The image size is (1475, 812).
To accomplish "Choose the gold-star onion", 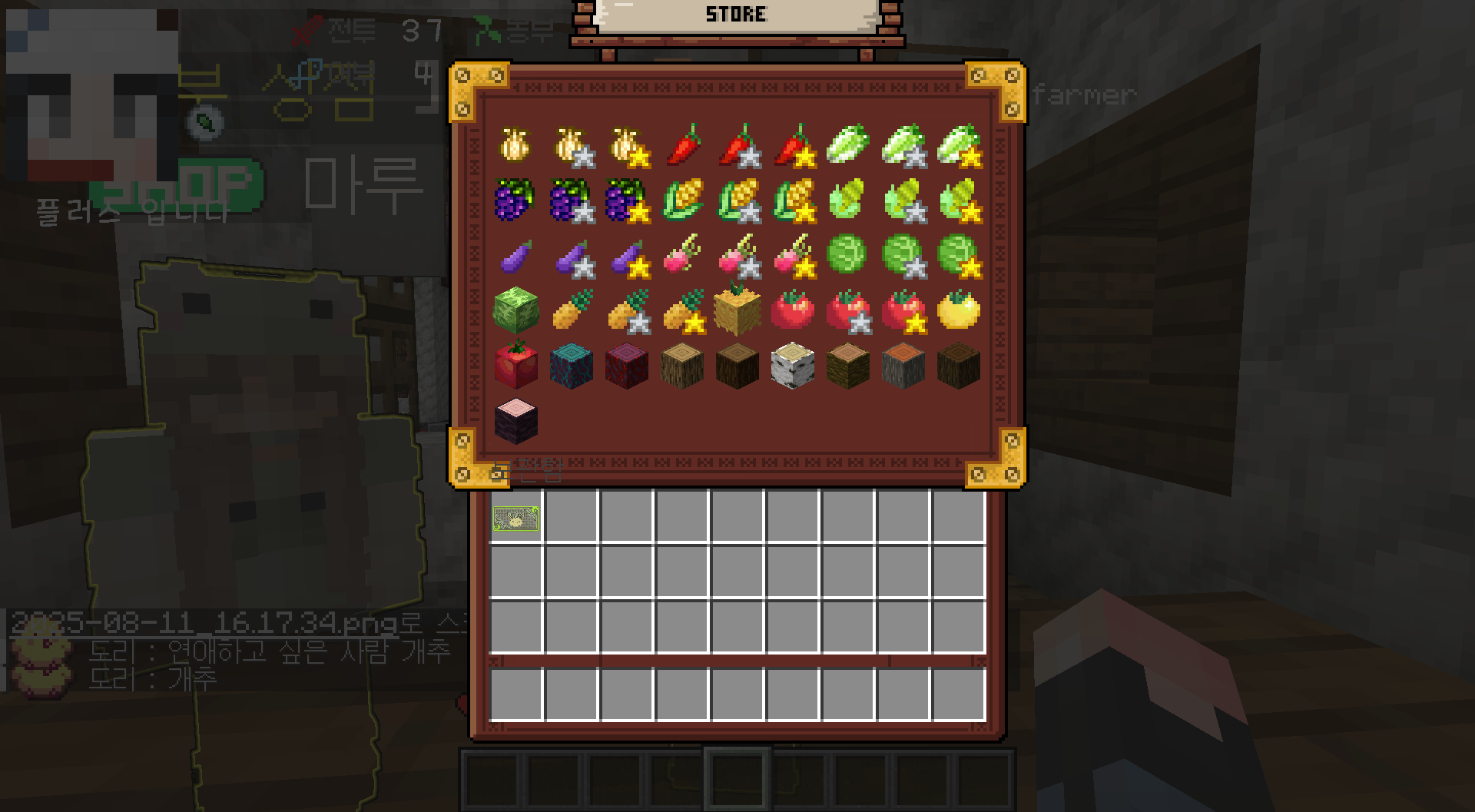I will pos(627,144).
